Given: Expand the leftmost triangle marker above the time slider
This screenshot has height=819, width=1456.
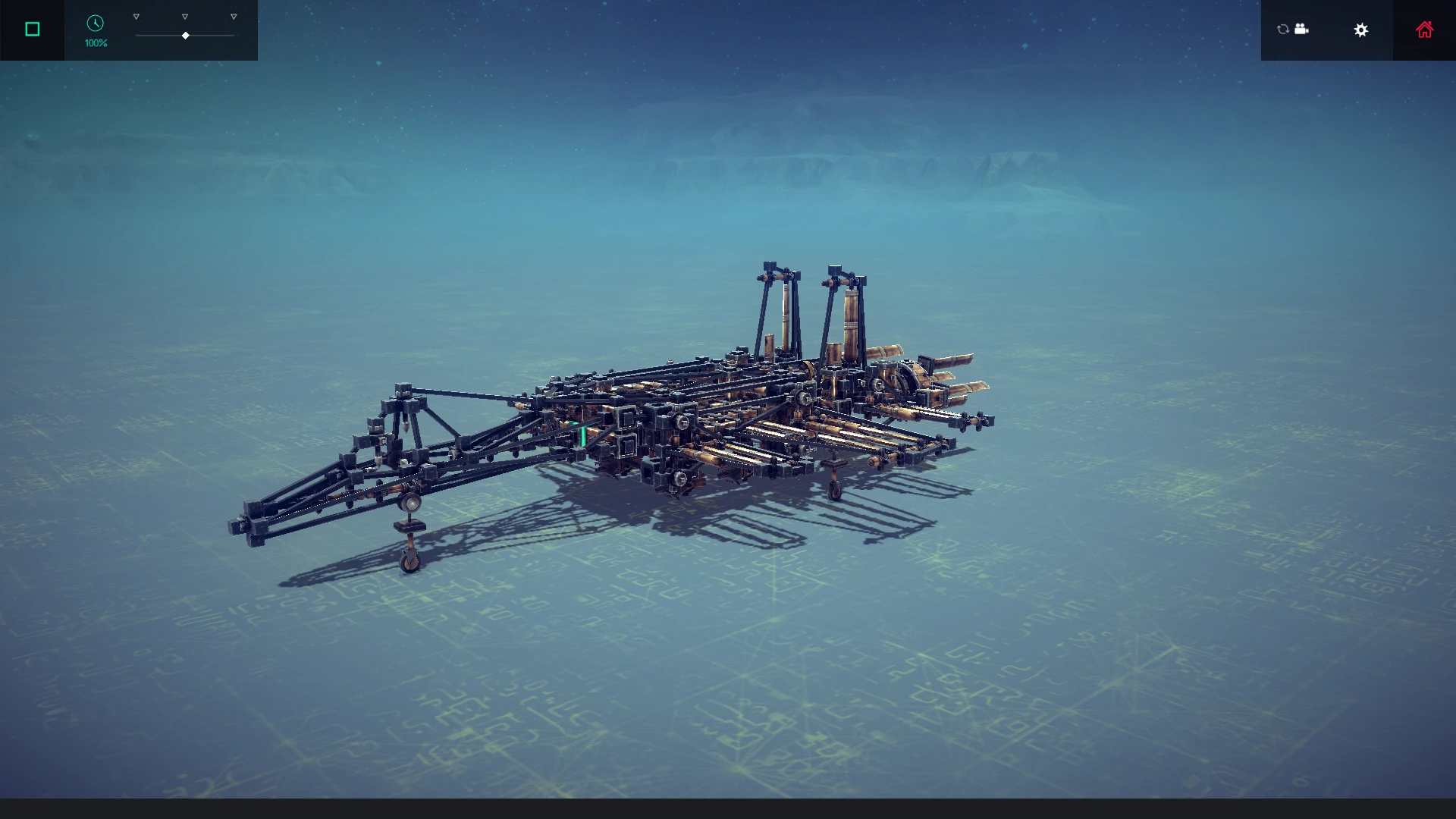Looking at the screenshot, I should [136, 15].
